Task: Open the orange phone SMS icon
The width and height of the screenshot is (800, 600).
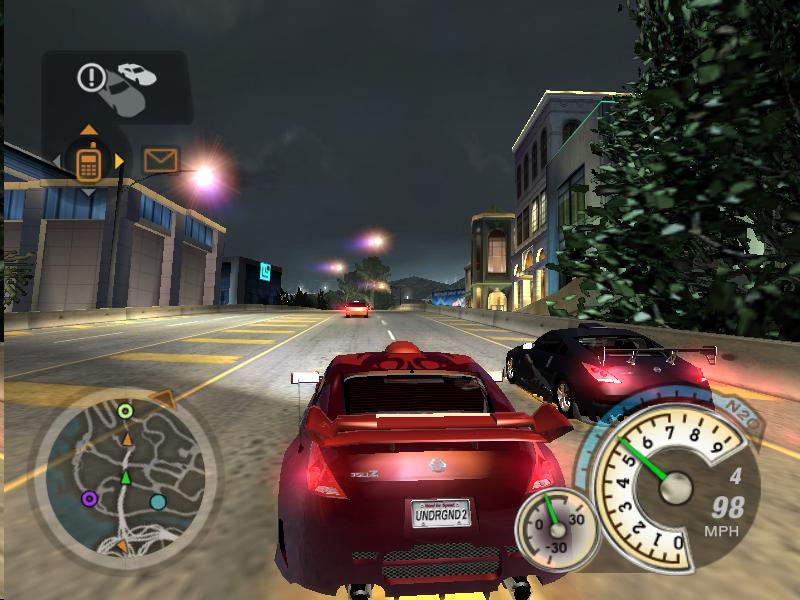Action: click(88, 161)
